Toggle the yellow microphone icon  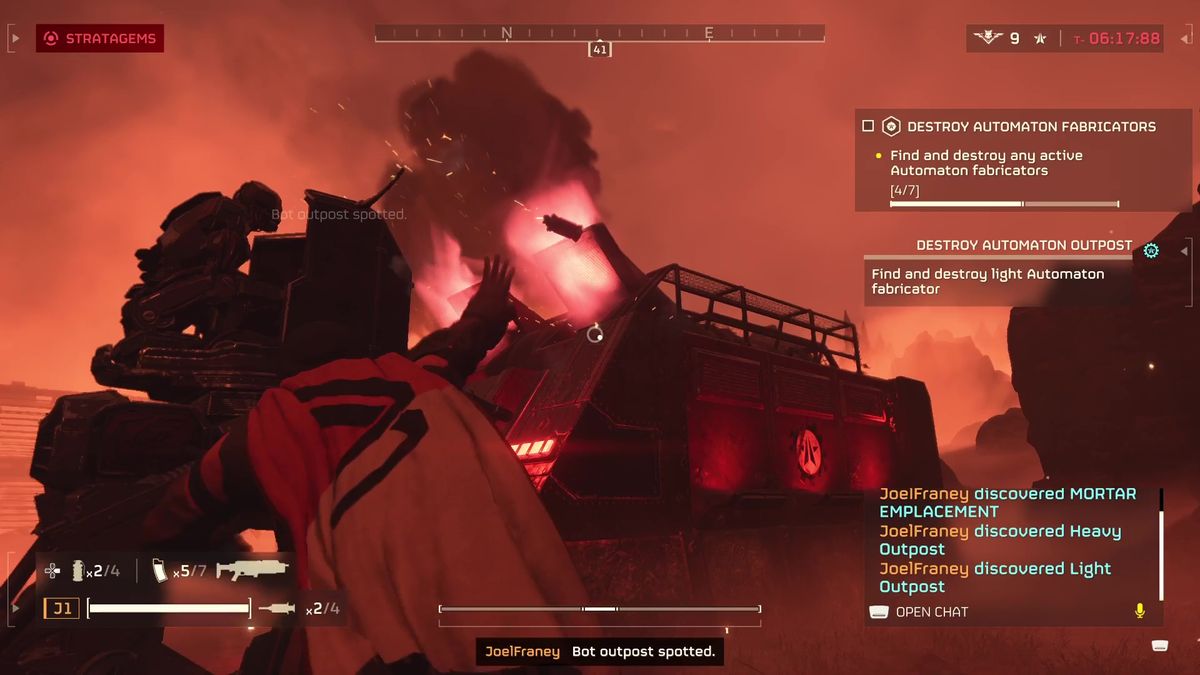pos(1139,611)
